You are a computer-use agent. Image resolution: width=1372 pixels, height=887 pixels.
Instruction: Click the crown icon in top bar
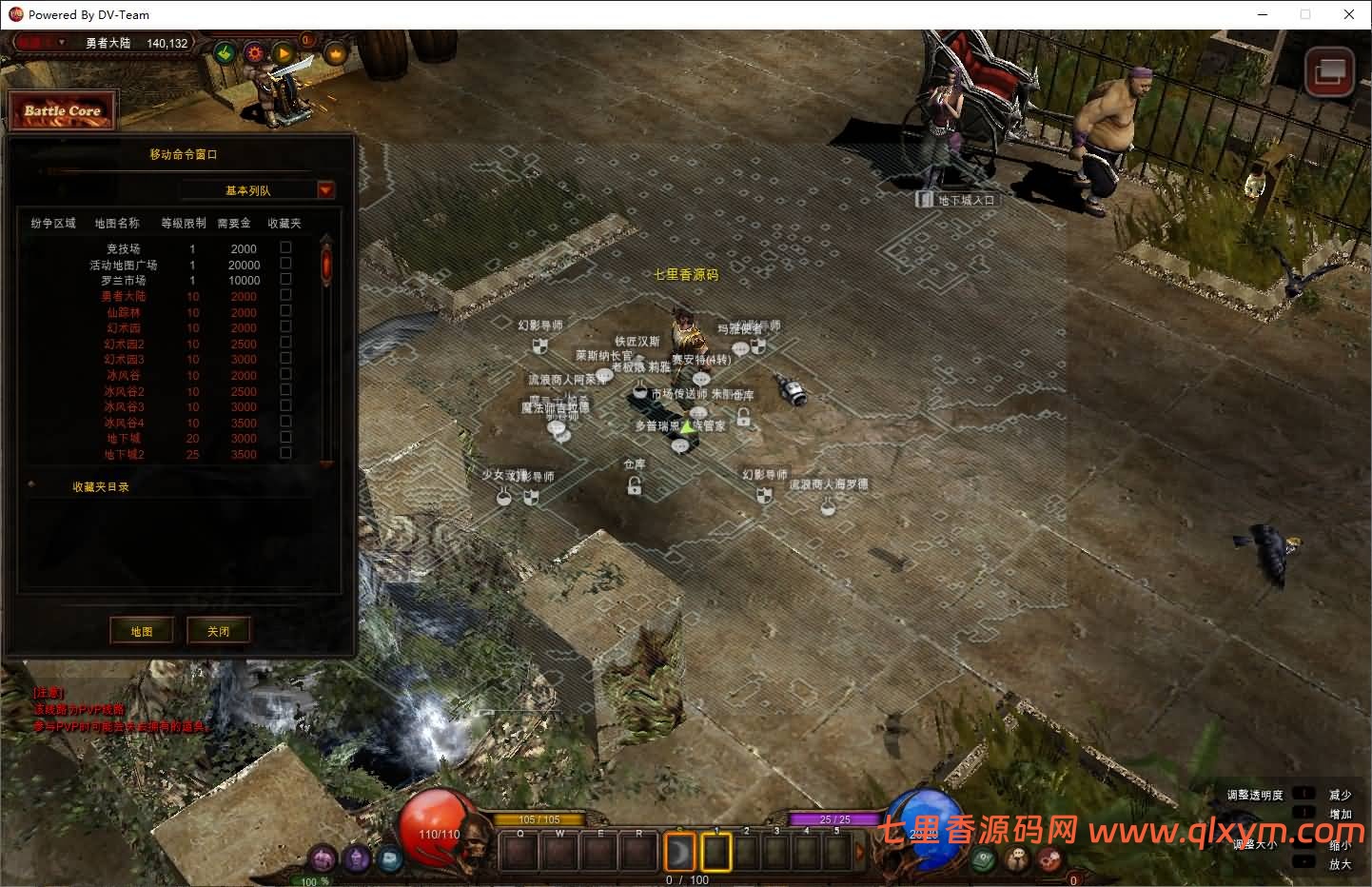(335, 53)
